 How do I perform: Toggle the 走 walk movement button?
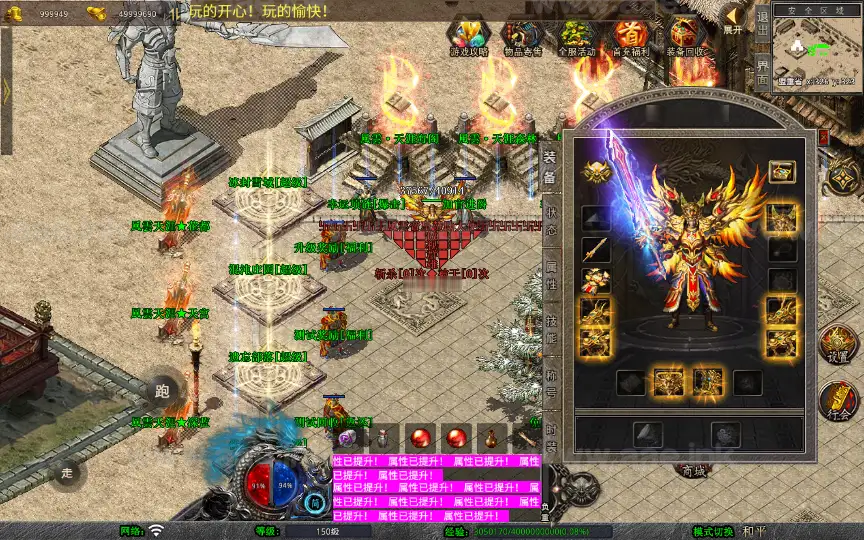coord(68,473)
